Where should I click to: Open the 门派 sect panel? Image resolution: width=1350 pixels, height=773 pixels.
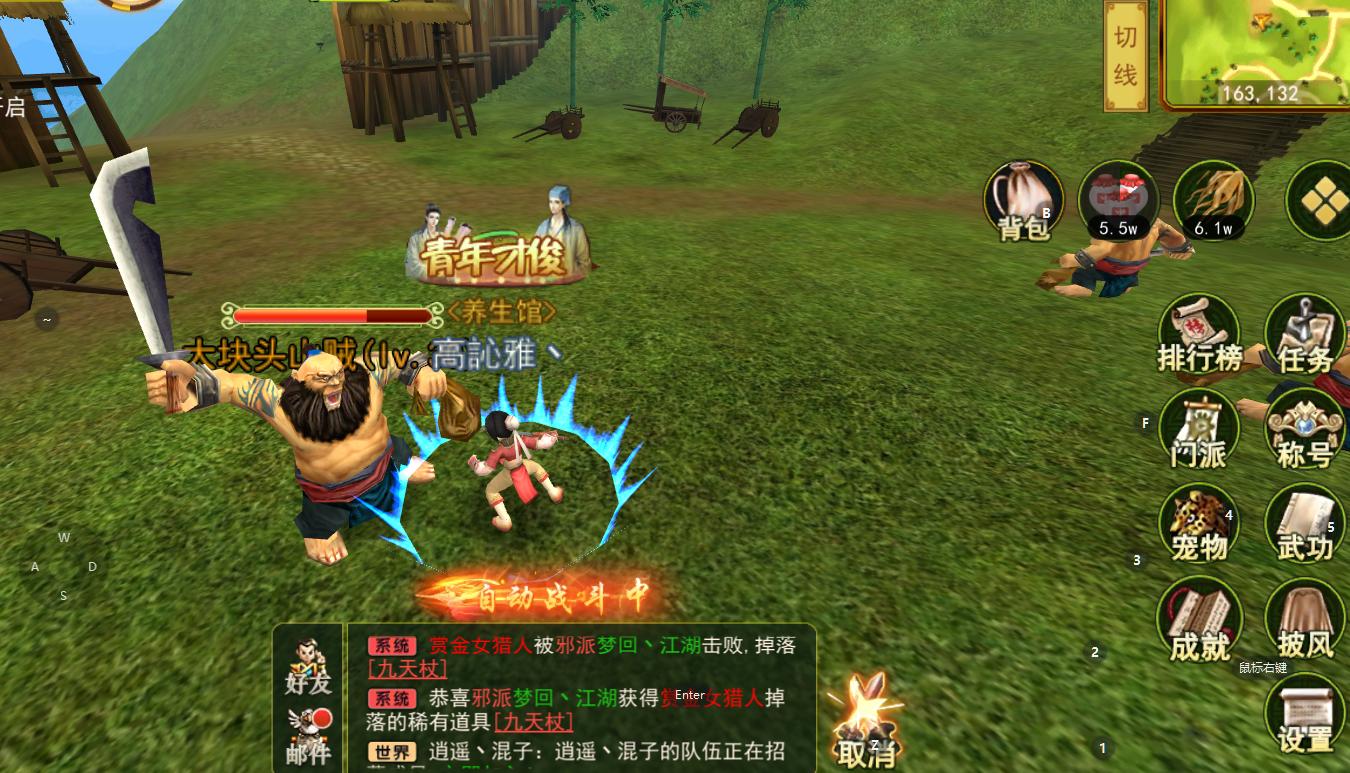pyautogui.click(x=1199, y=428)
